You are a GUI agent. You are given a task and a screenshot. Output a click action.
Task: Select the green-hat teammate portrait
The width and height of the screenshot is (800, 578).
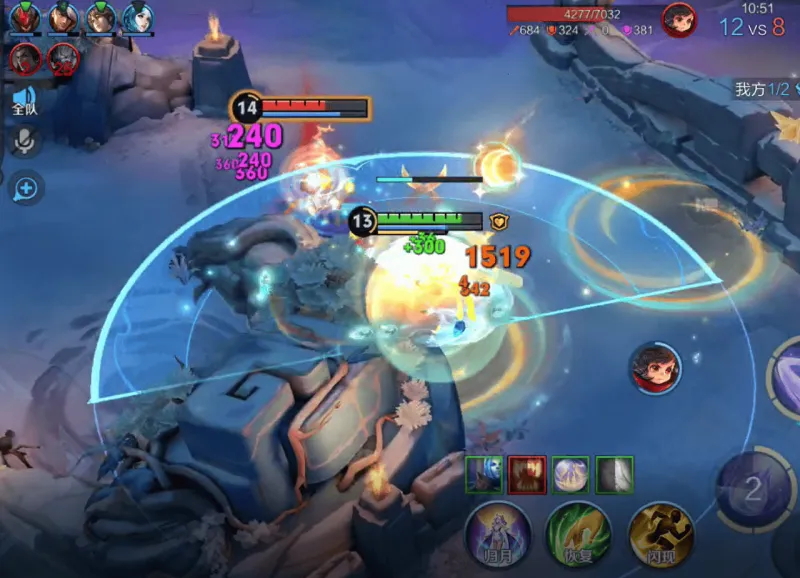coord(62,18)
